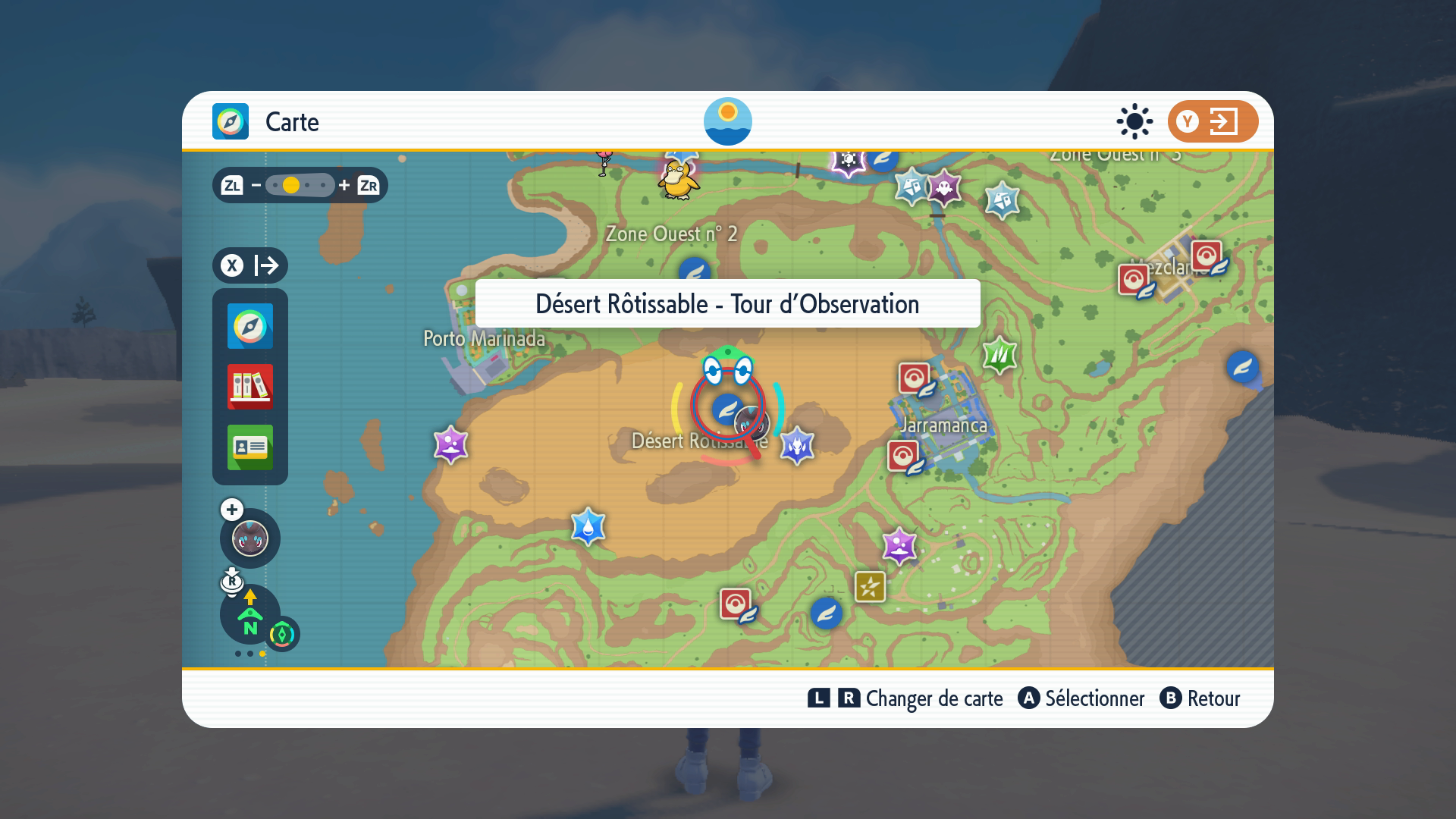Viewport: 1456px width, 819px height.
Task: Expand lead Pokémon info via the plus badge
Action: [x=231, y=510]
